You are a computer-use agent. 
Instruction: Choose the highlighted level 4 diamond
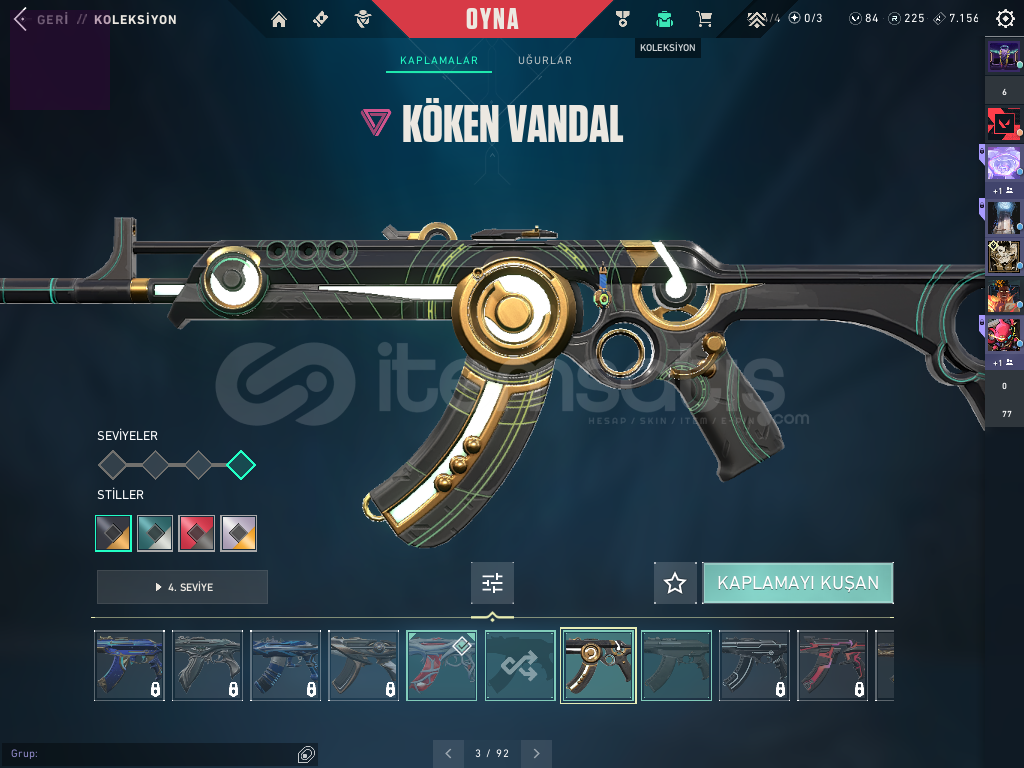(x=241, y=465)
